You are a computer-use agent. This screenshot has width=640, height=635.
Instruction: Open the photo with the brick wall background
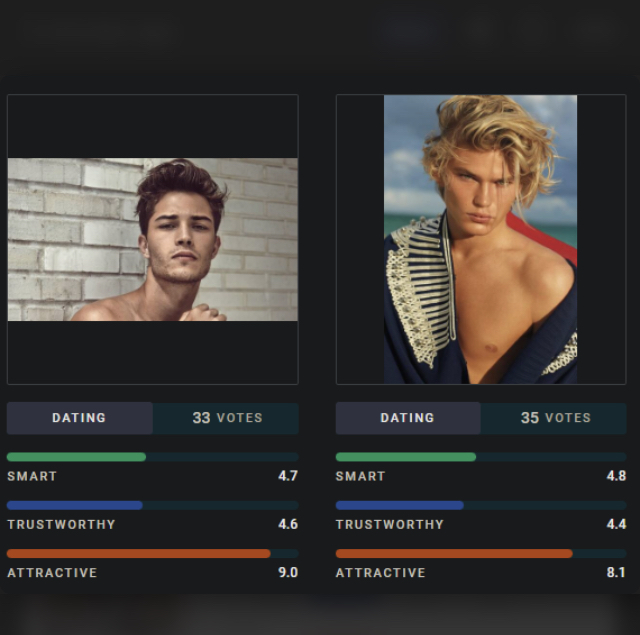(x=152, y=239)
